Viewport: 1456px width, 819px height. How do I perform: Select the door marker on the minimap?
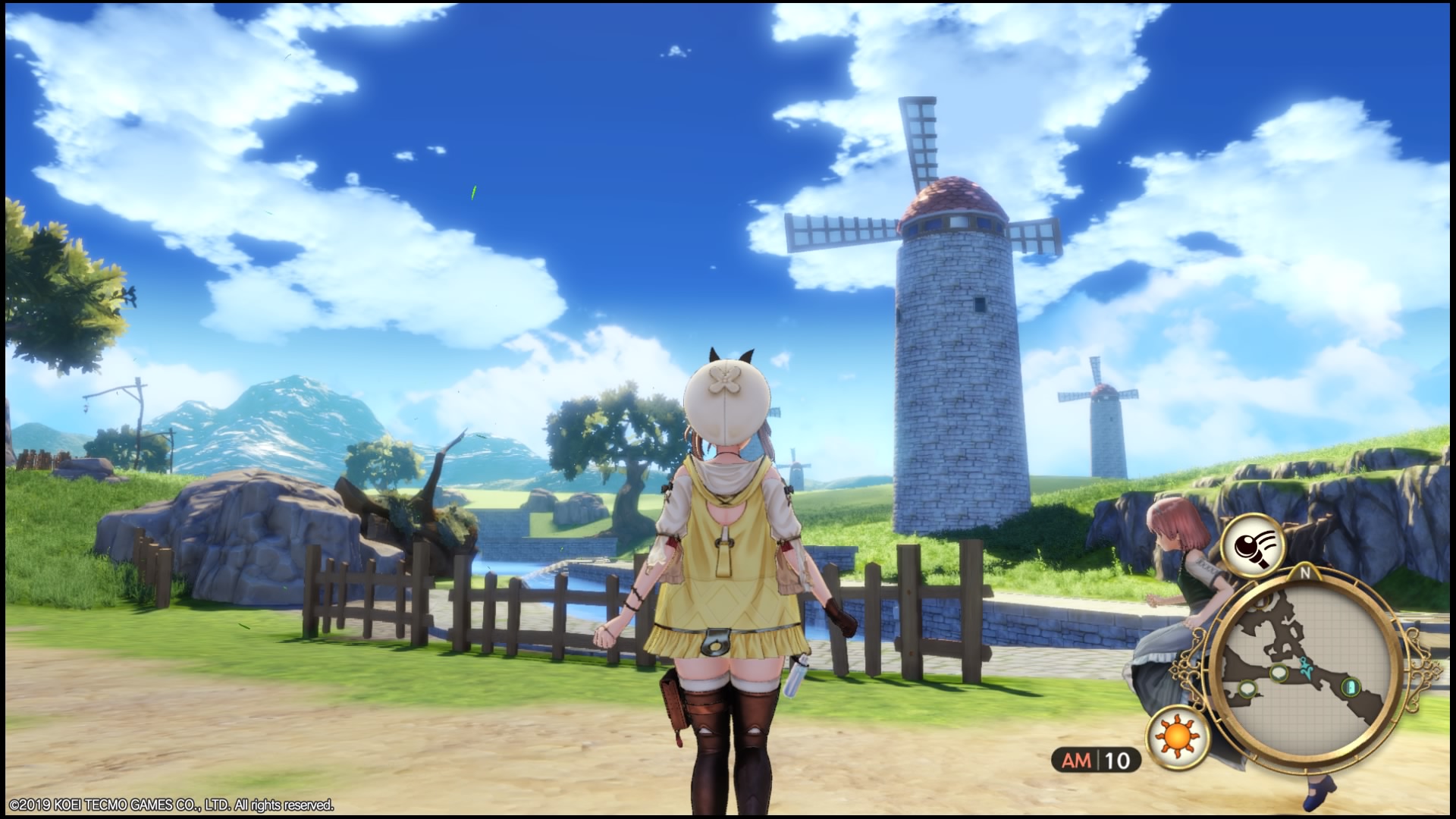[x=1351, y=688]
